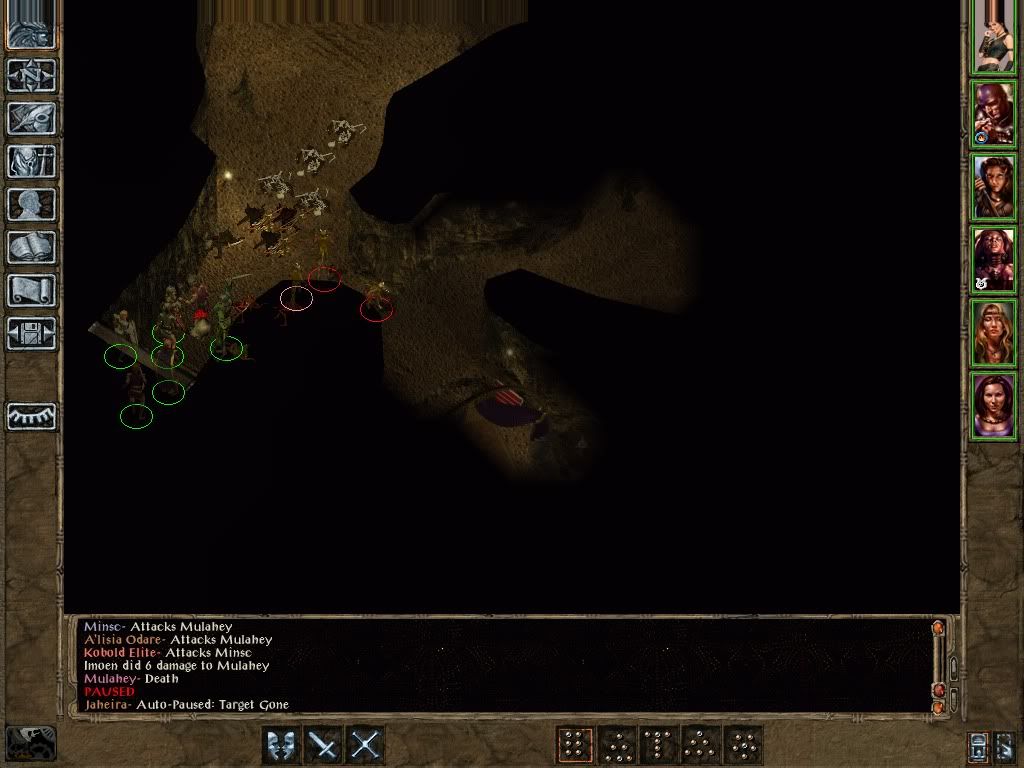Choose the highlighted two-column formation button

coord(574,745)
